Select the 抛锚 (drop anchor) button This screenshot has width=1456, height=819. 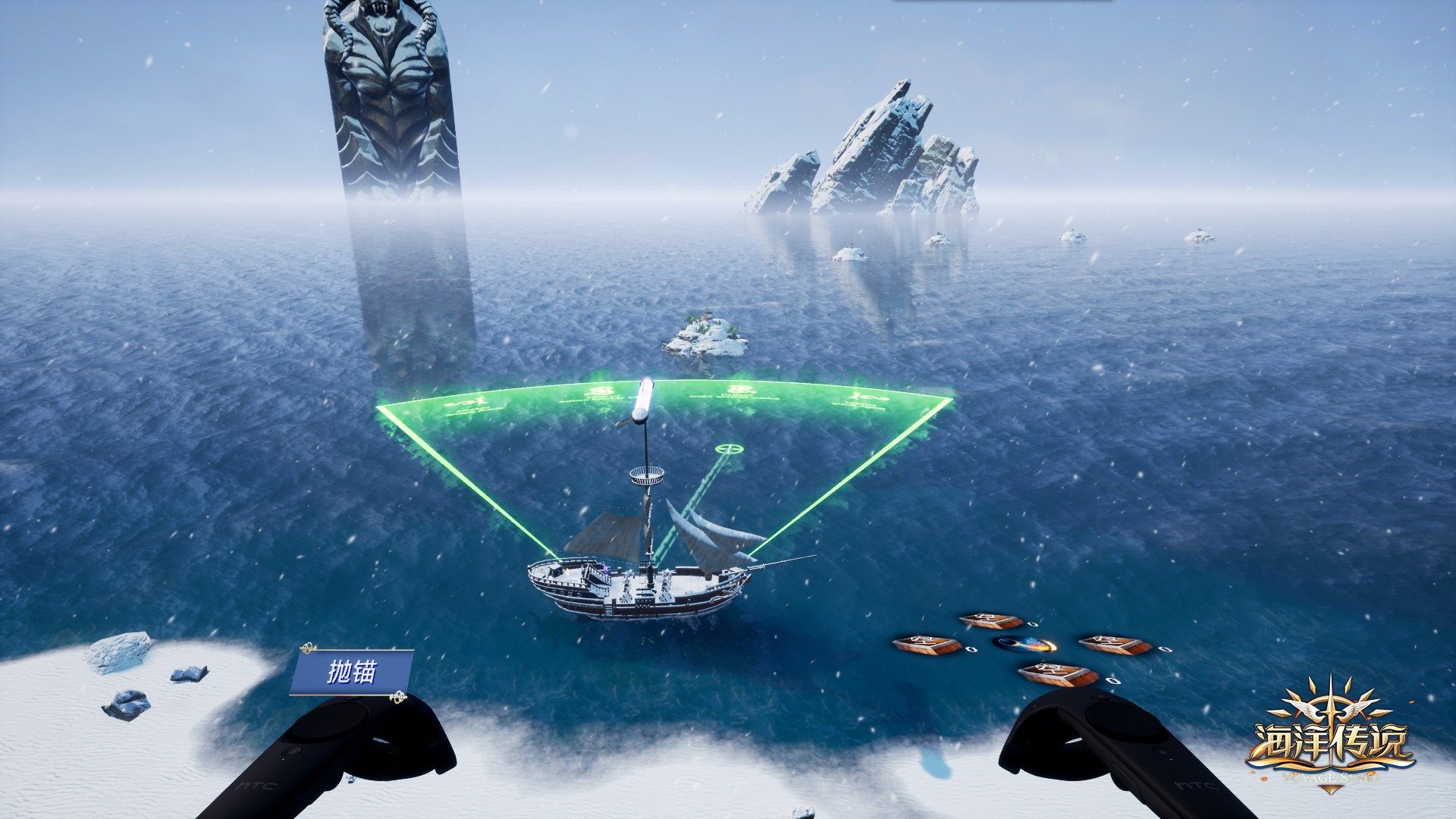351,672
